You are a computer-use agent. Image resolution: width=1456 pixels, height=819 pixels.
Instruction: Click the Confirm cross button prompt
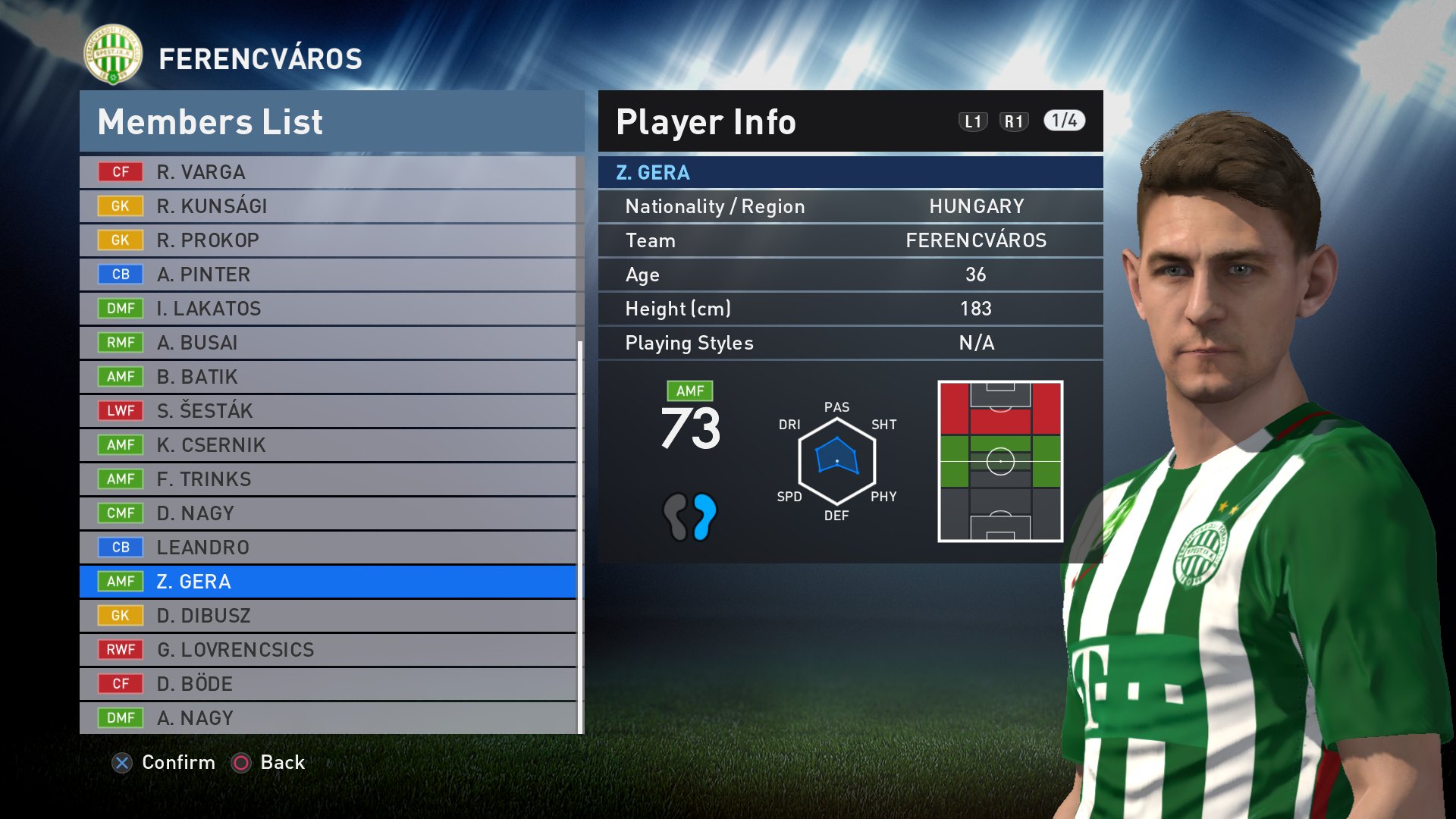click(123, 763)
